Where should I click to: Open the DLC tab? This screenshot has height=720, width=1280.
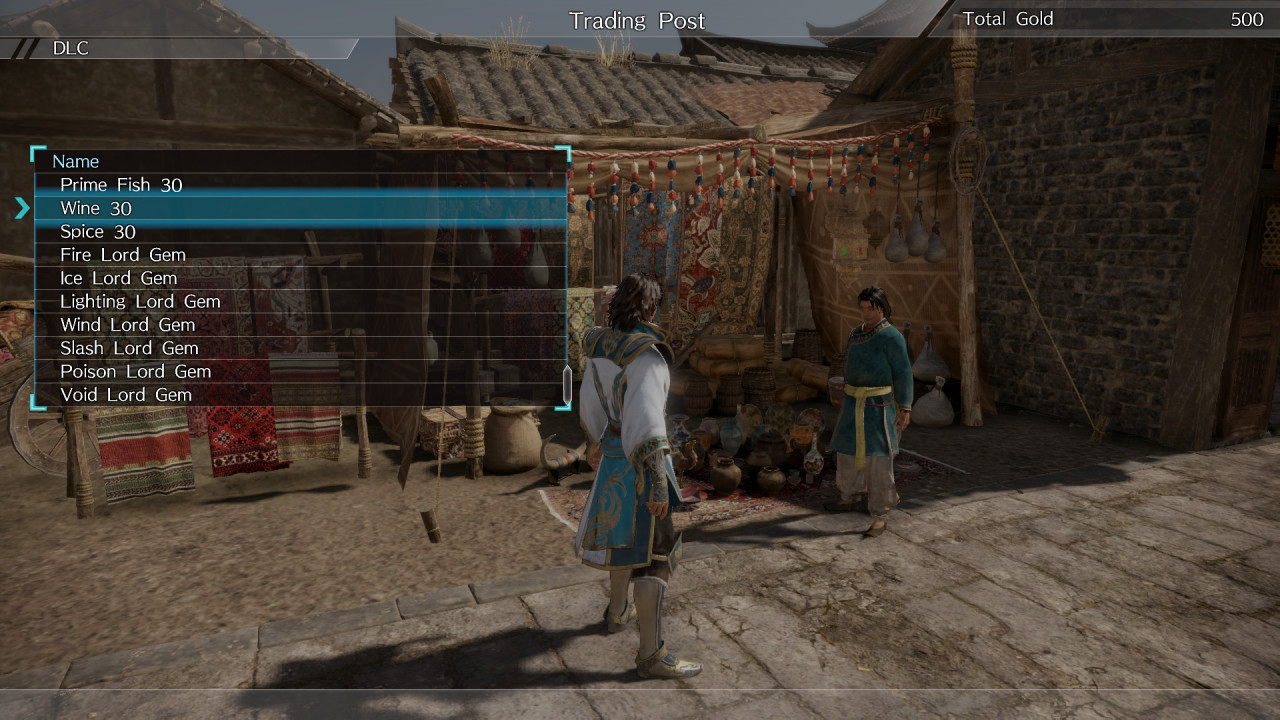point(70,47)
